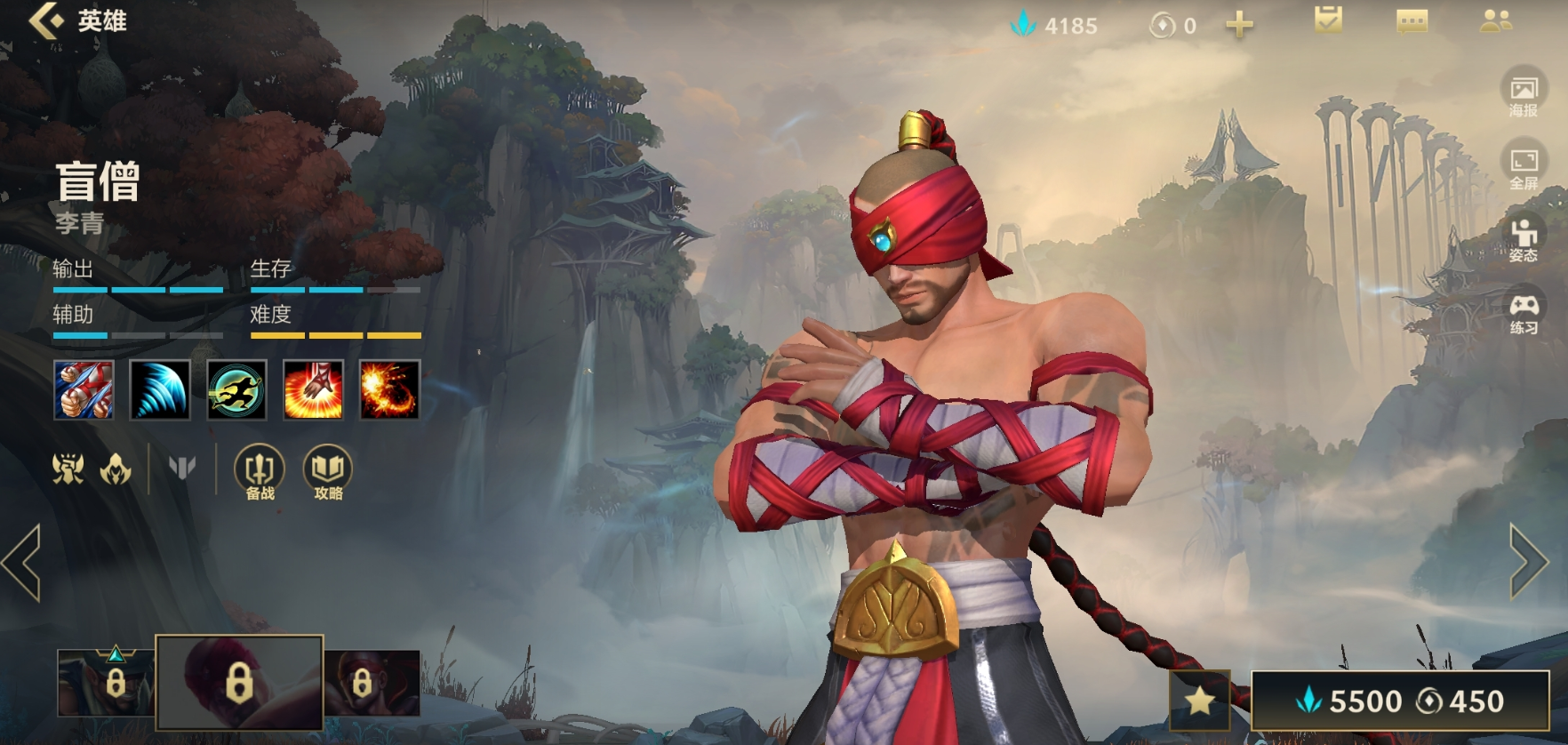
Task: View the blue sonic wave ability
Action: tap(160, 389)
